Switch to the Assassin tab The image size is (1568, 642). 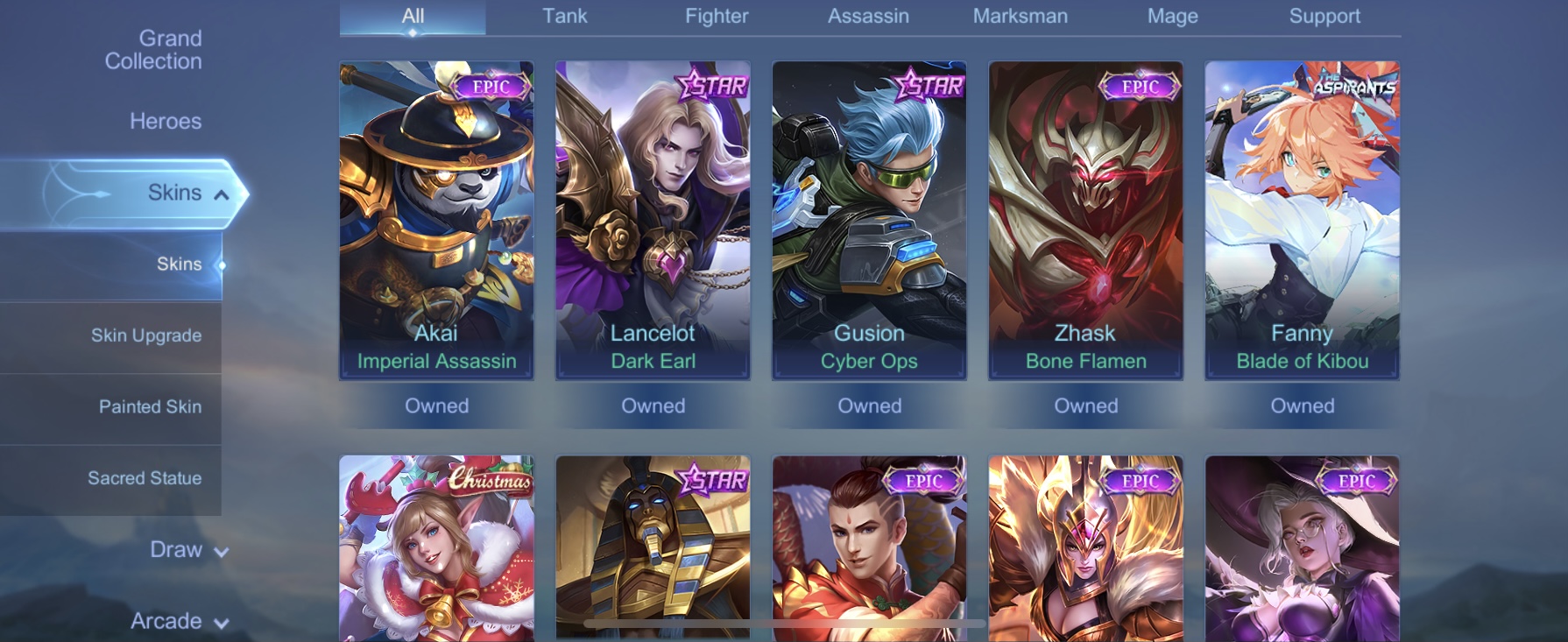tap(868, 16)
